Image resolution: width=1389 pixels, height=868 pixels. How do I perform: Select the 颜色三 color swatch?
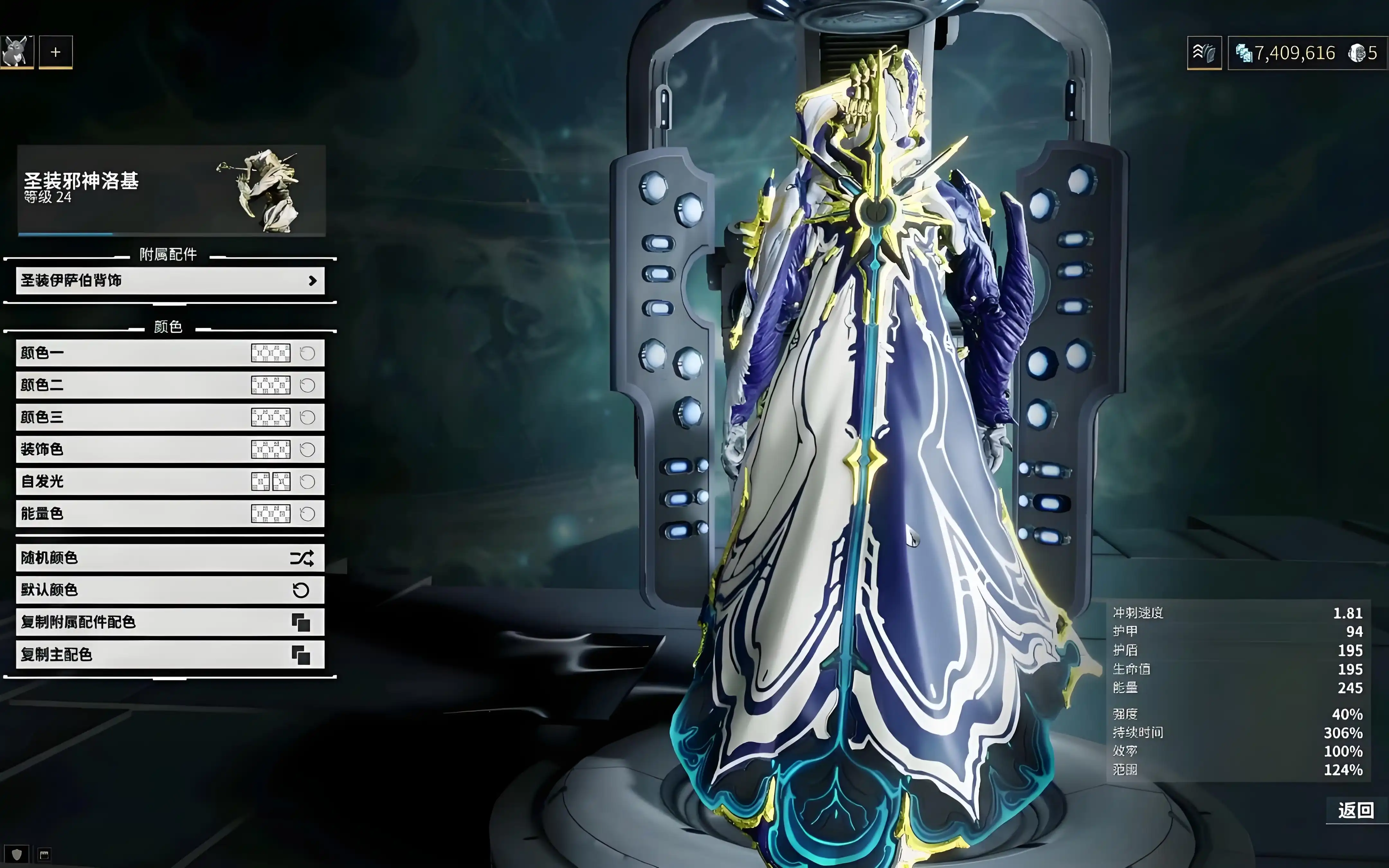click(x=270, y=417)
